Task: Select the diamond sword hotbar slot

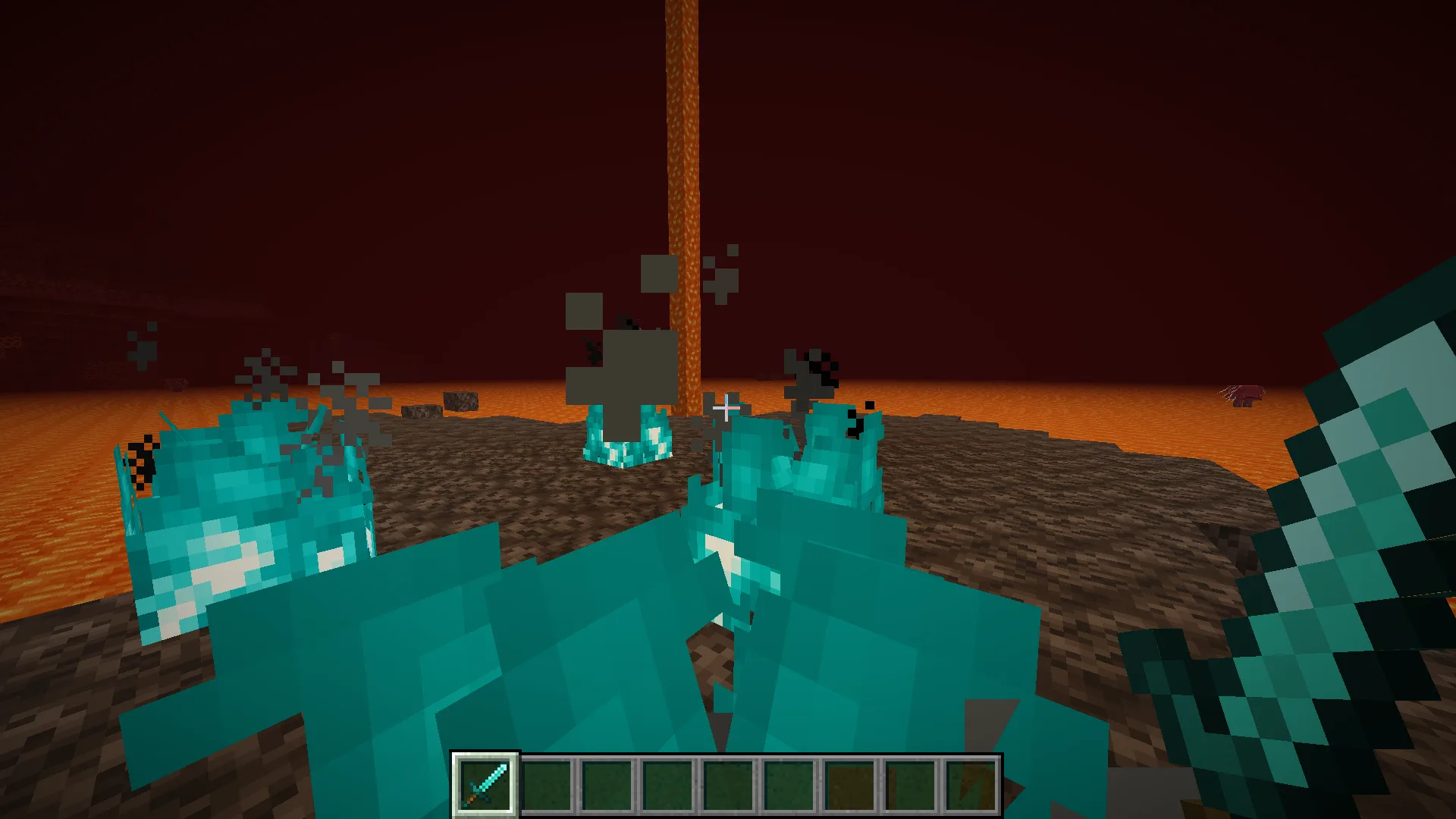Action: click(x=485, y=785)
